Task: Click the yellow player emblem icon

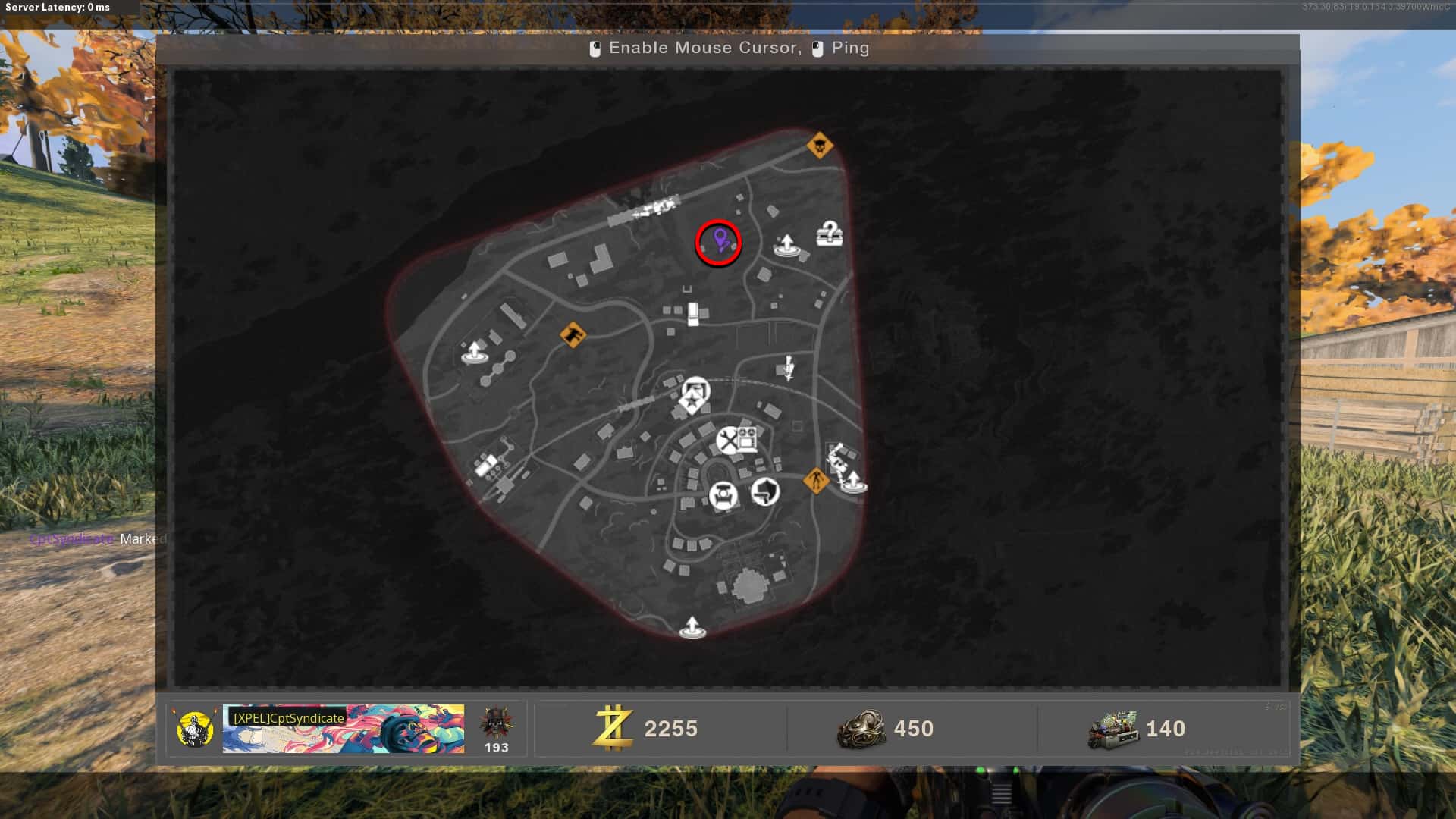Action: click(x=194, y=729)
